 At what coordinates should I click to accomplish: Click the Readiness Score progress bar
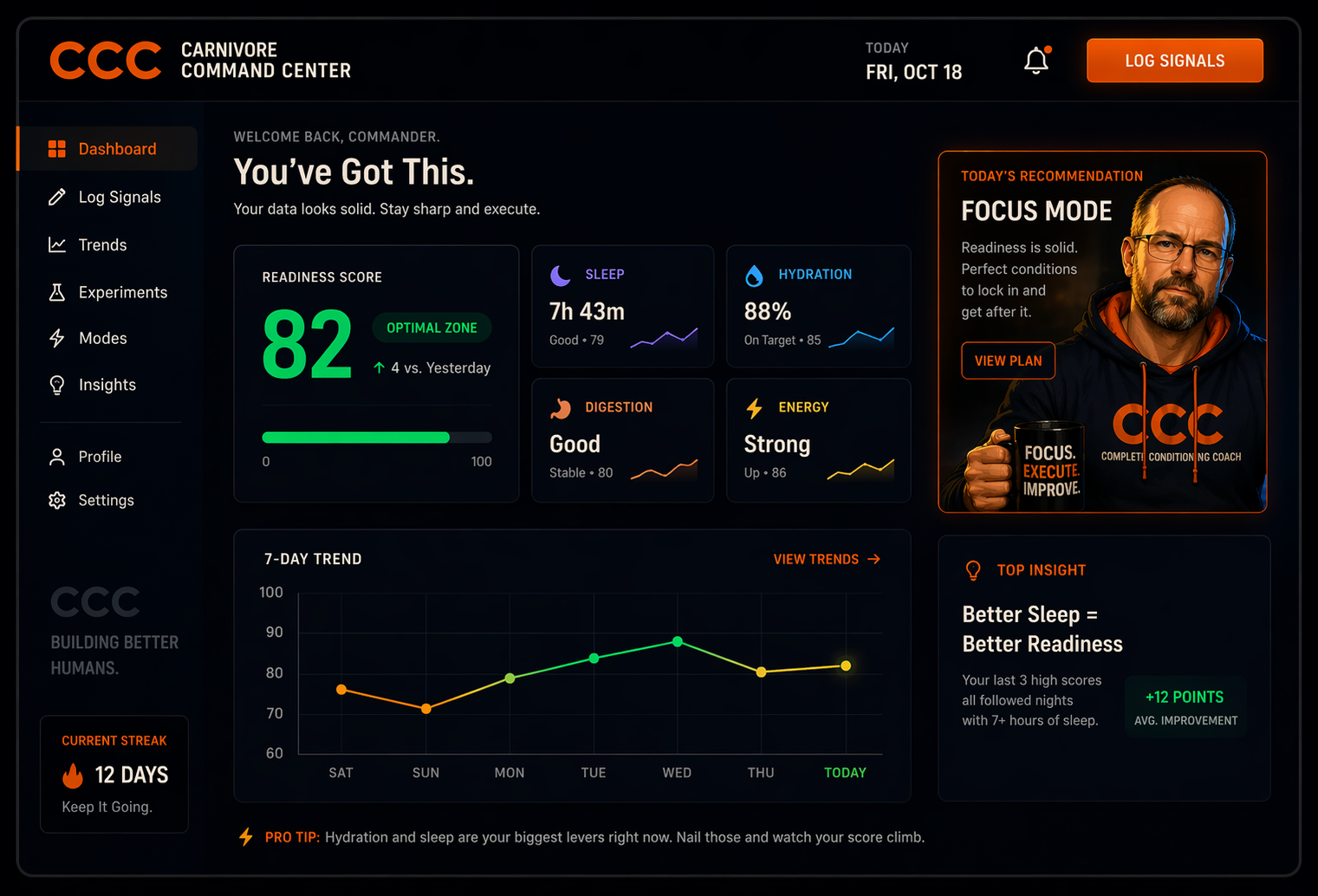click(377, 437)
